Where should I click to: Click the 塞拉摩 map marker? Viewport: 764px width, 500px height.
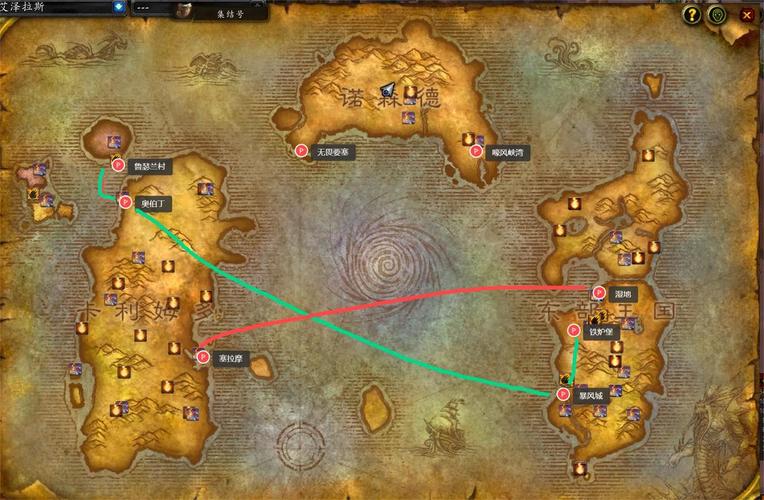(x=203, y=357)
